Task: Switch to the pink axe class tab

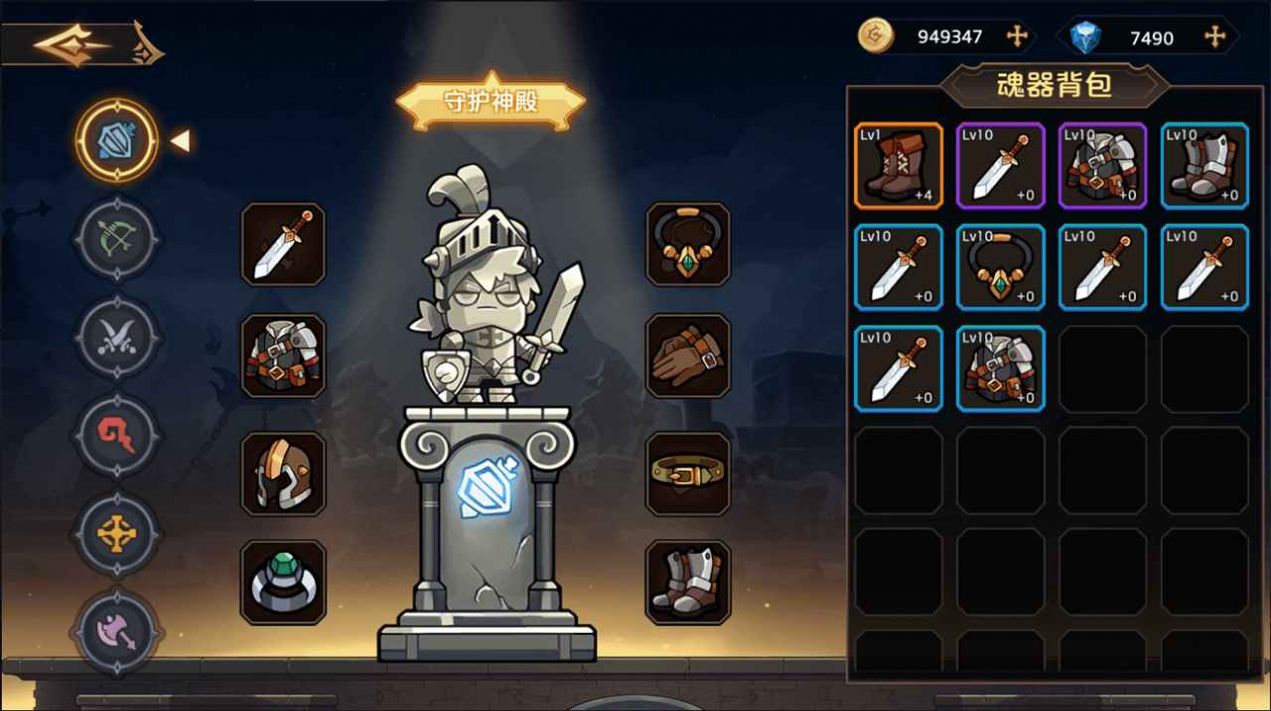Action: click(116, 632)
